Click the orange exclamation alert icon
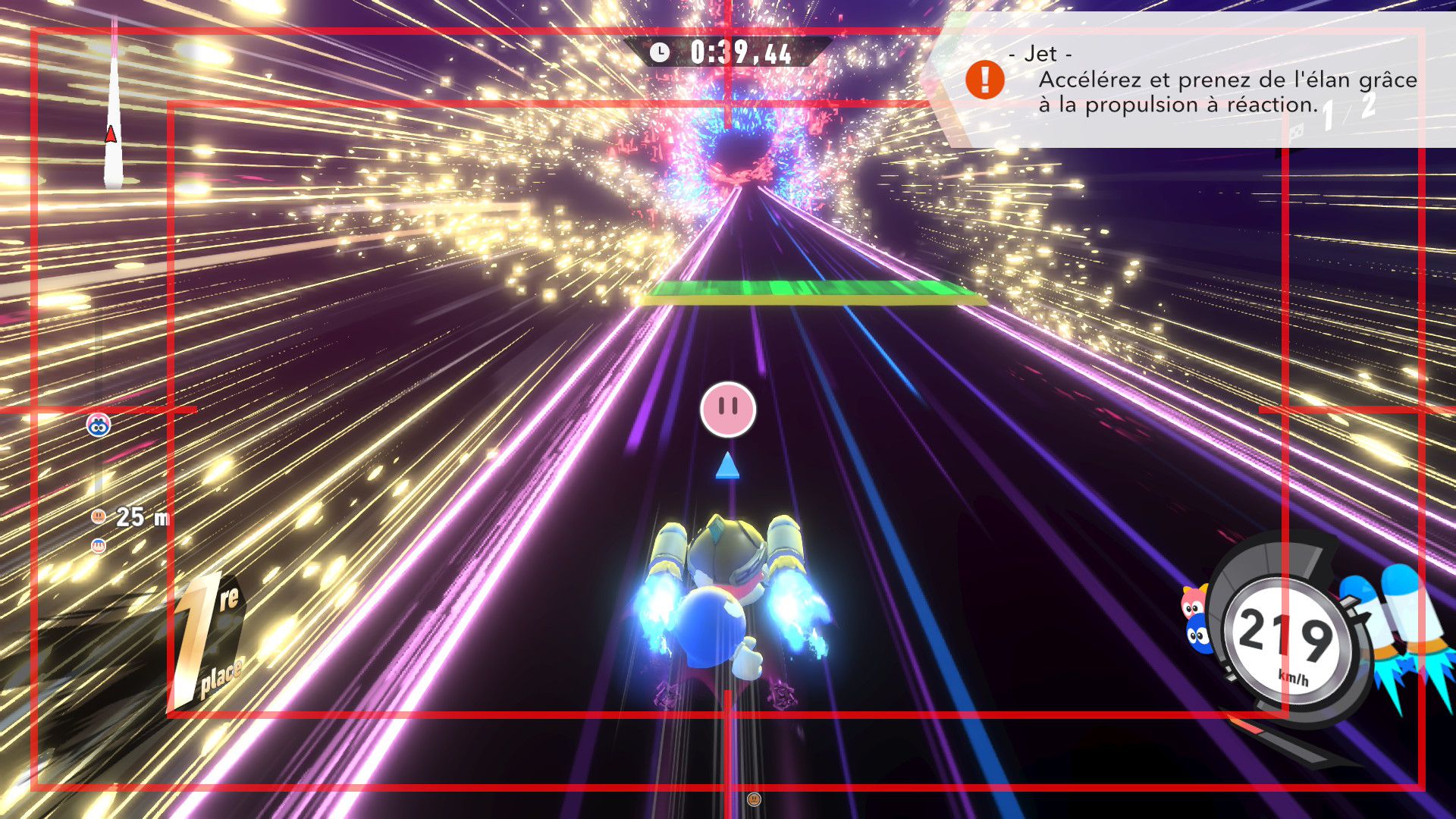The height and width of the screenshot is (819, 1456). (x=984, y=80)
